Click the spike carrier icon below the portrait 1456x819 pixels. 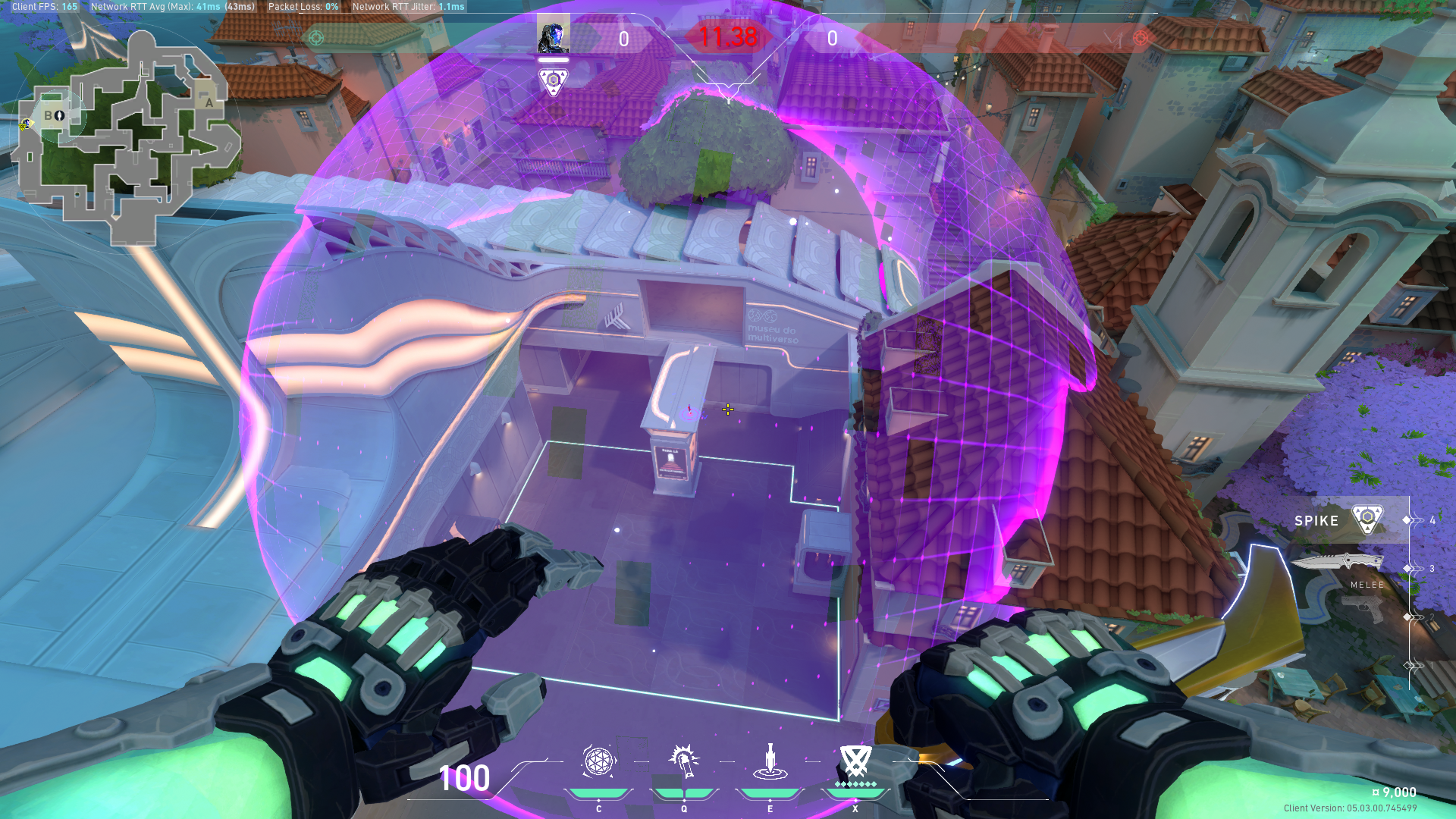click(x=553, y=80)
